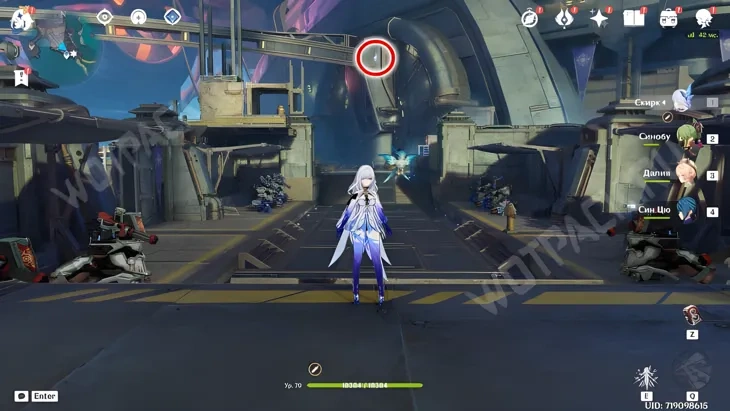Open the Adventurer Handbook book icon

click(633, 18)
